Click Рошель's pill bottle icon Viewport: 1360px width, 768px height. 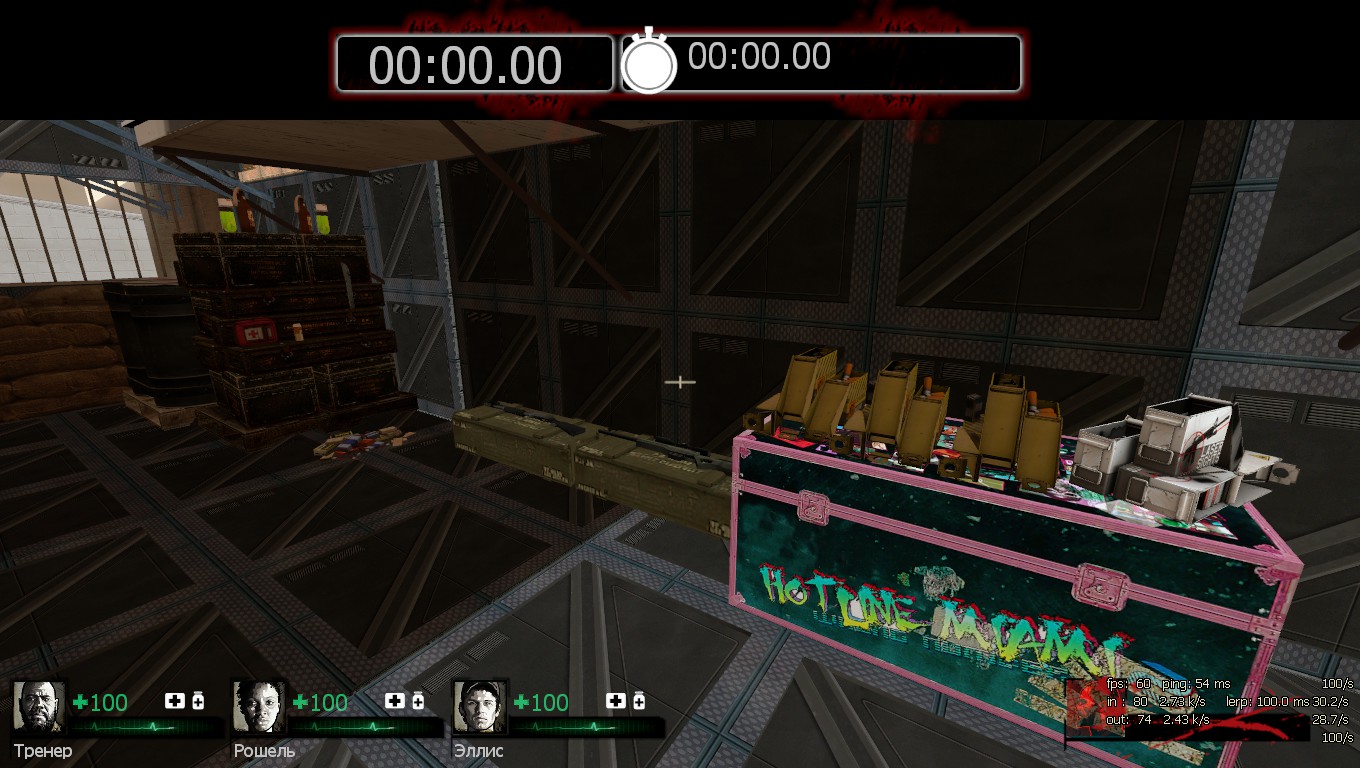(x=418, y=702)
